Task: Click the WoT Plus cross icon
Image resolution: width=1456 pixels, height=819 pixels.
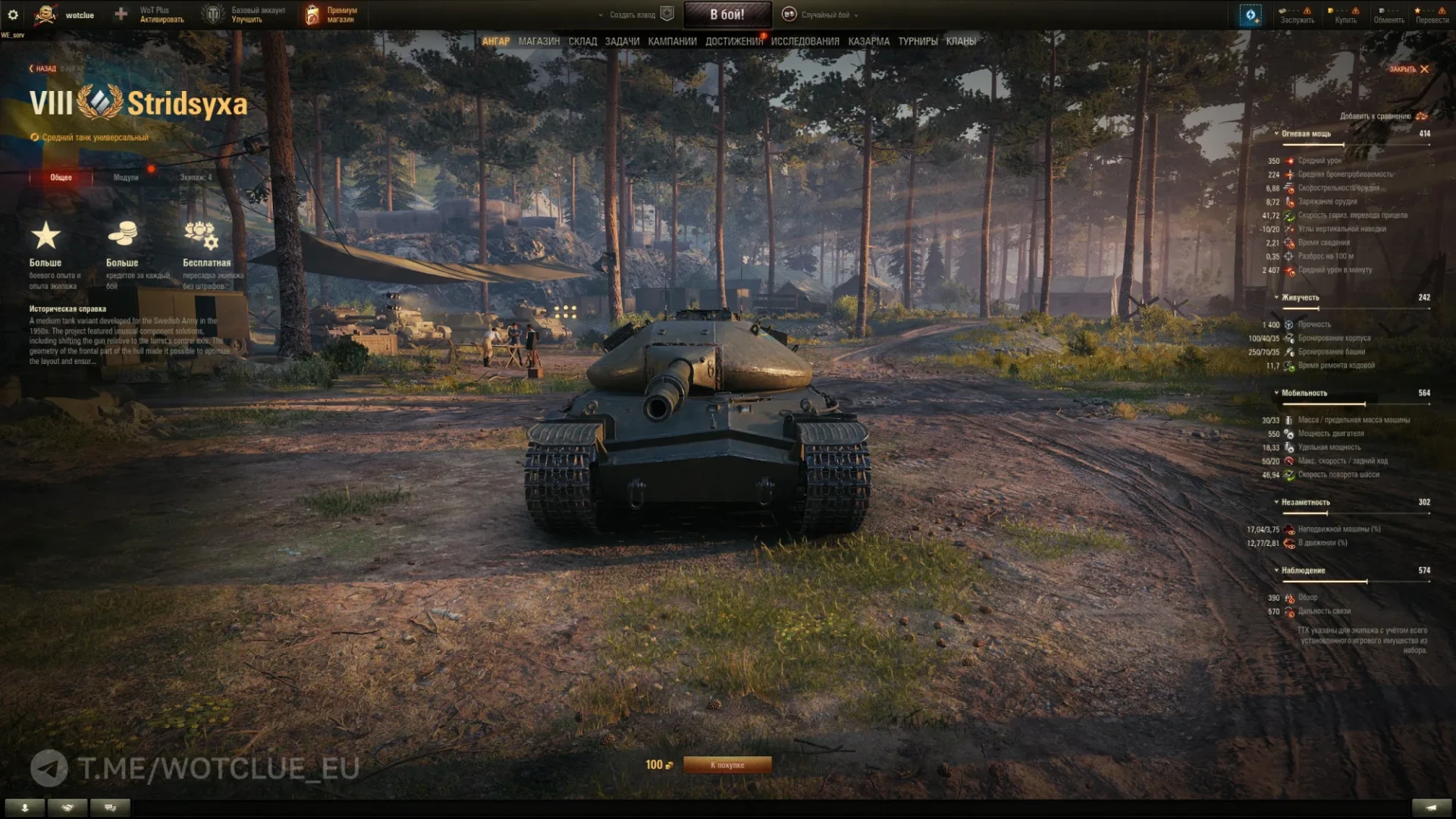Action: pyautogui.click(x=119, y=13)
